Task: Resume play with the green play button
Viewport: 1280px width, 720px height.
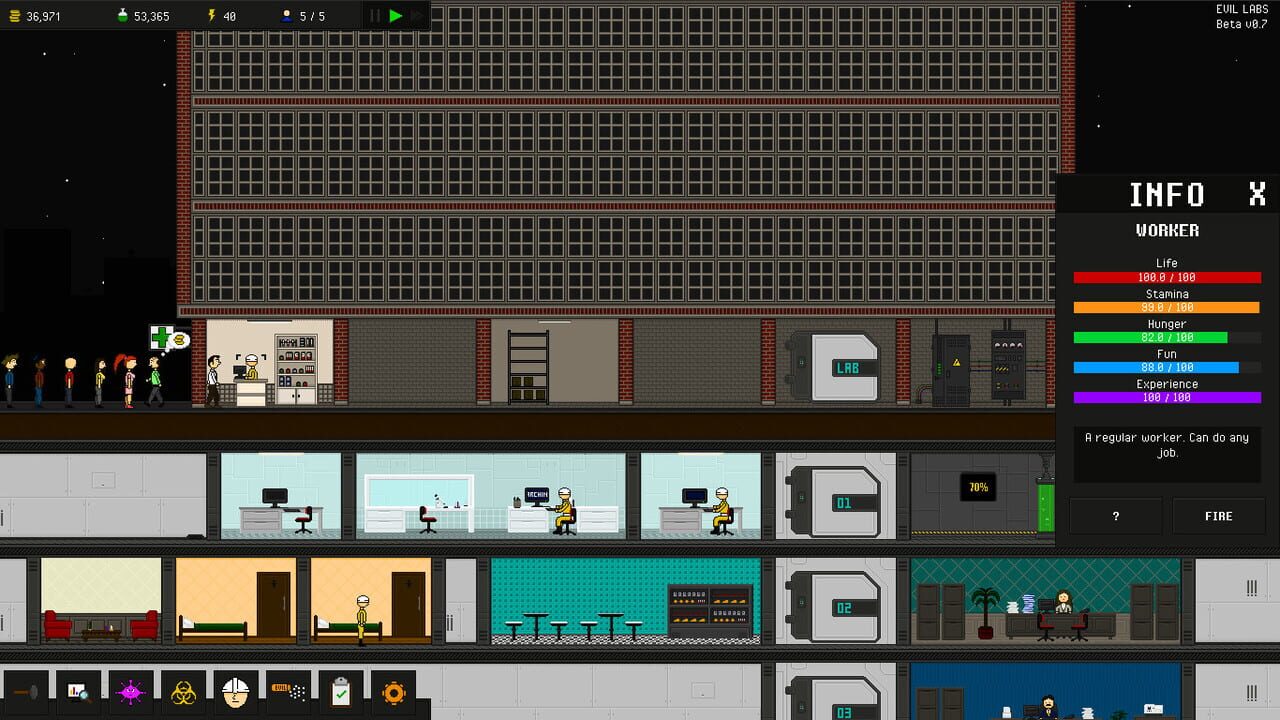Action: (x=396, y=15)
